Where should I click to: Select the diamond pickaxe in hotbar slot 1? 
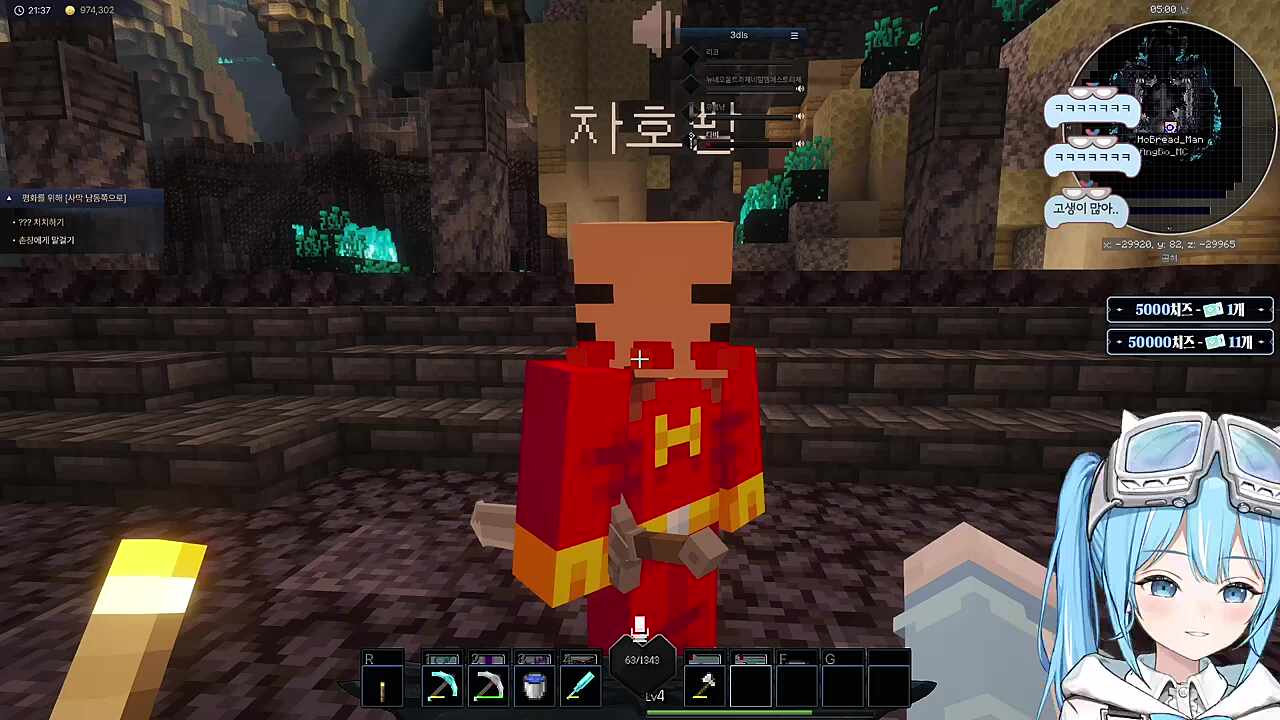pyautogui.click(x=443, y=684)
